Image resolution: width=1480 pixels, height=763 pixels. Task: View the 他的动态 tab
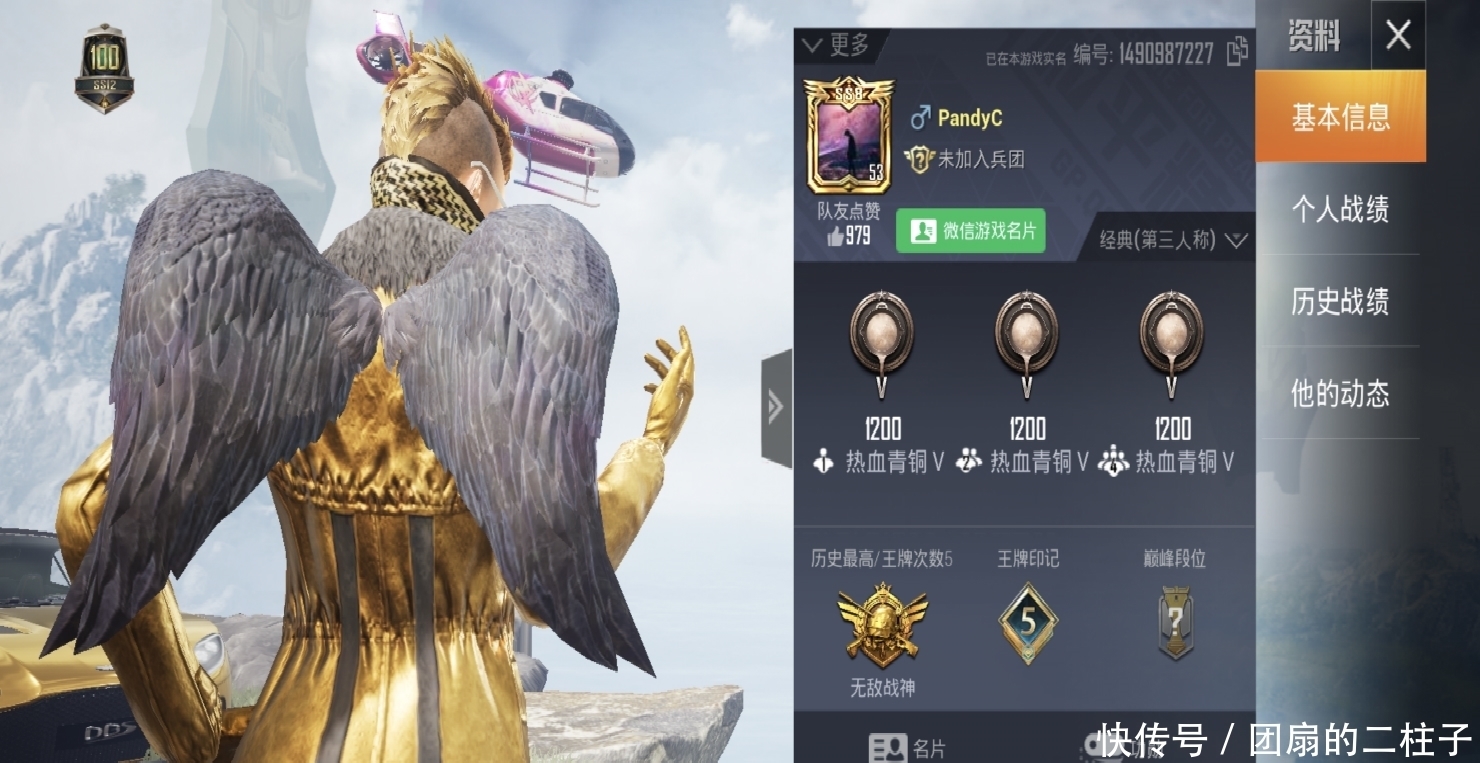[1339, 393]
